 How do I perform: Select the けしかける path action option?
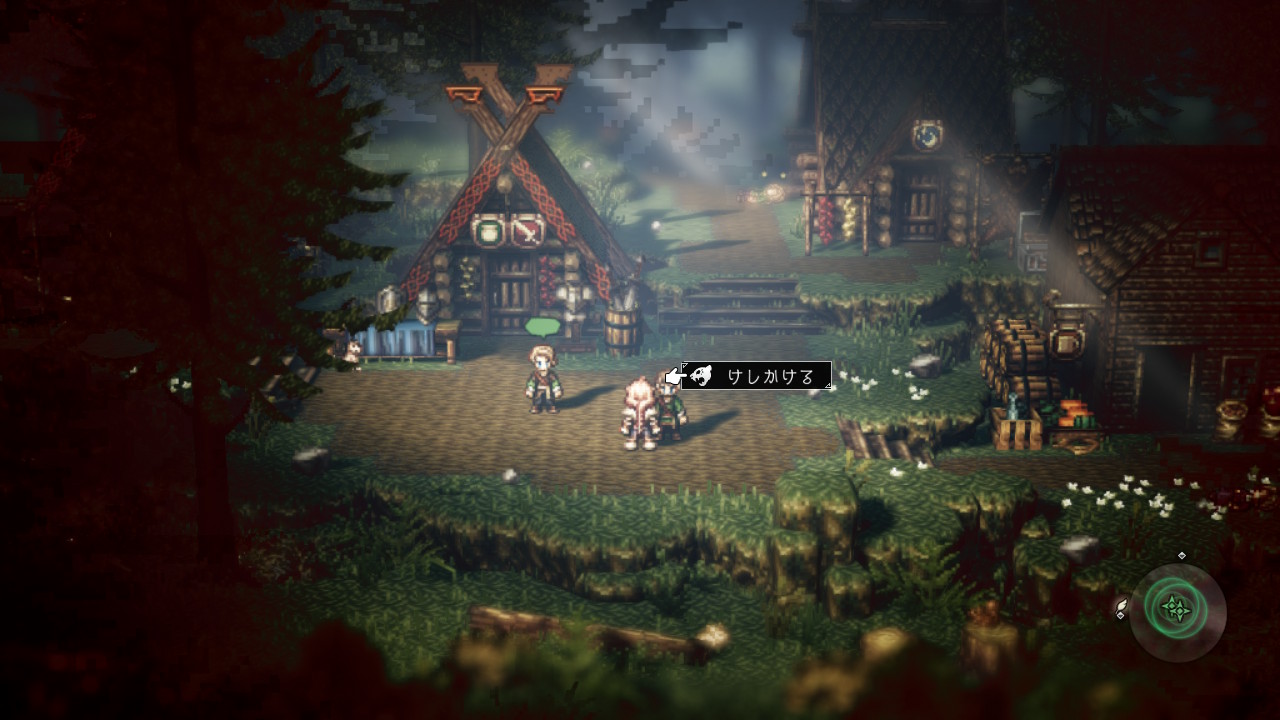[x=757, y=376]
